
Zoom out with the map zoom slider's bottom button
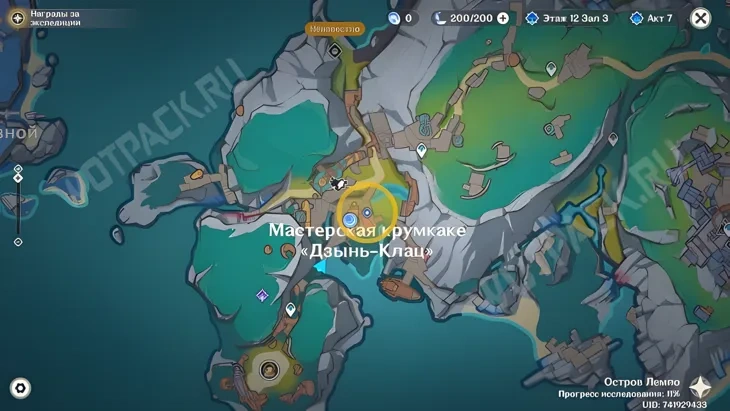[x=18, y=242]
